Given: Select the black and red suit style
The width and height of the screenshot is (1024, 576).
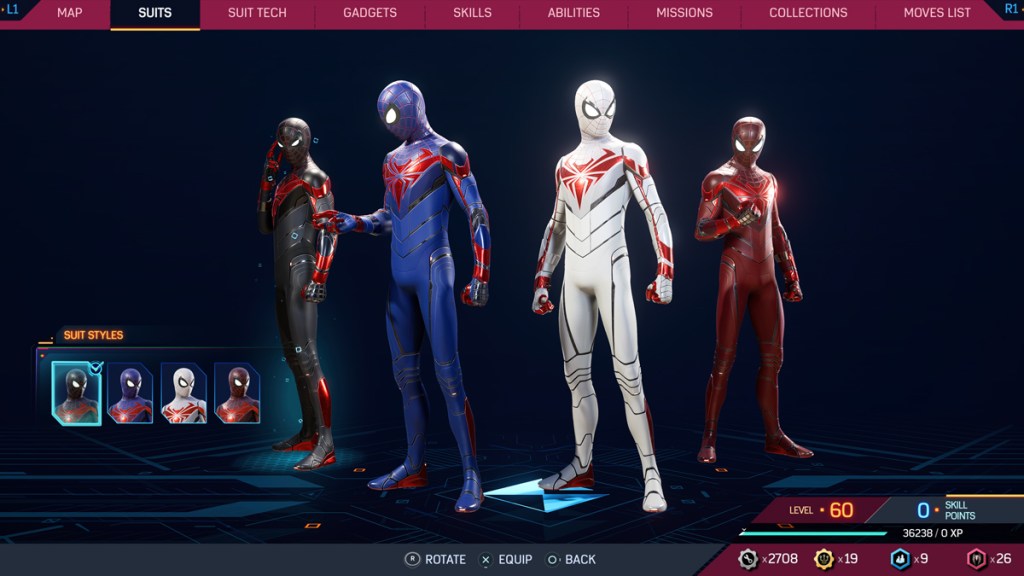Looking at the screenshot, I should click(x=77, y=393).
